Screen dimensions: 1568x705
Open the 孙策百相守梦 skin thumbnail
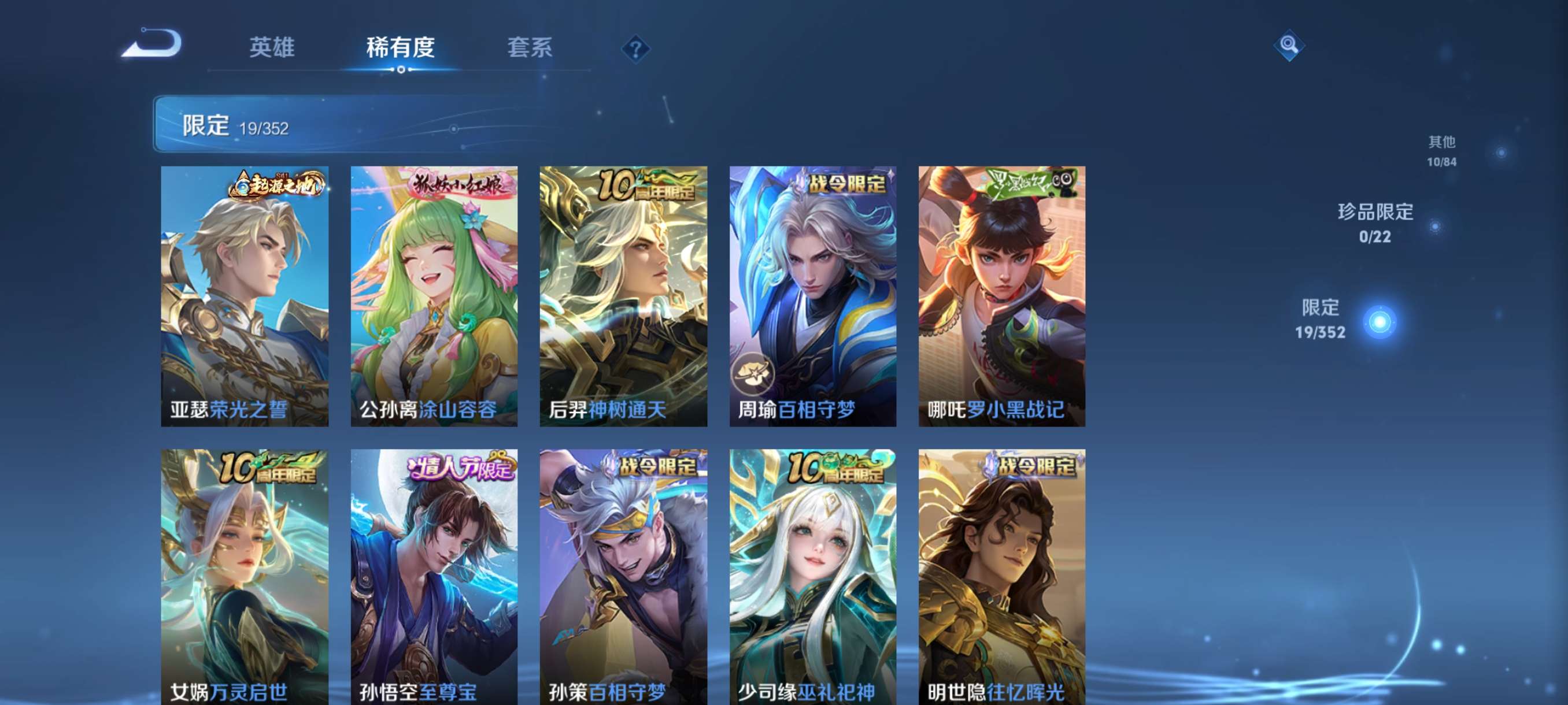pyautogui.click(x=624, y=578)
